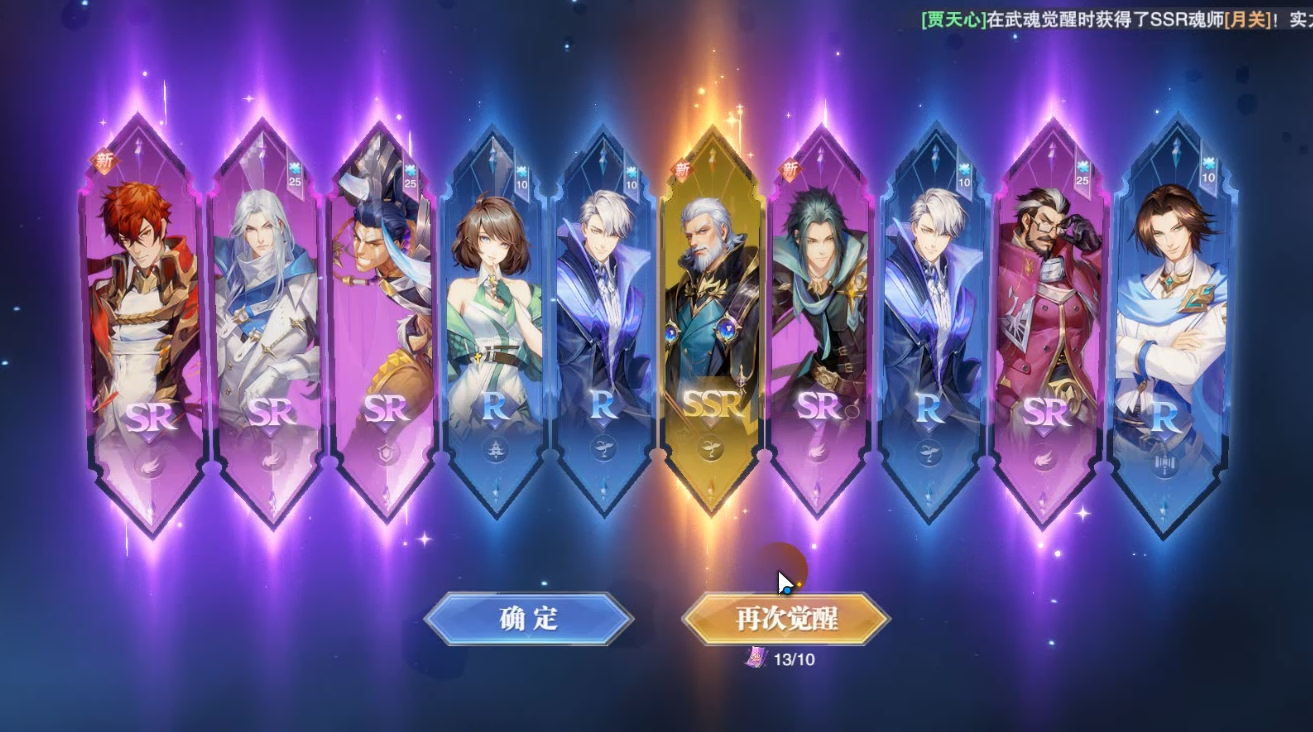The image size is (1313, 732).
Task: Select the golden SSR bearded character card
Action: (x=712, y=310)
